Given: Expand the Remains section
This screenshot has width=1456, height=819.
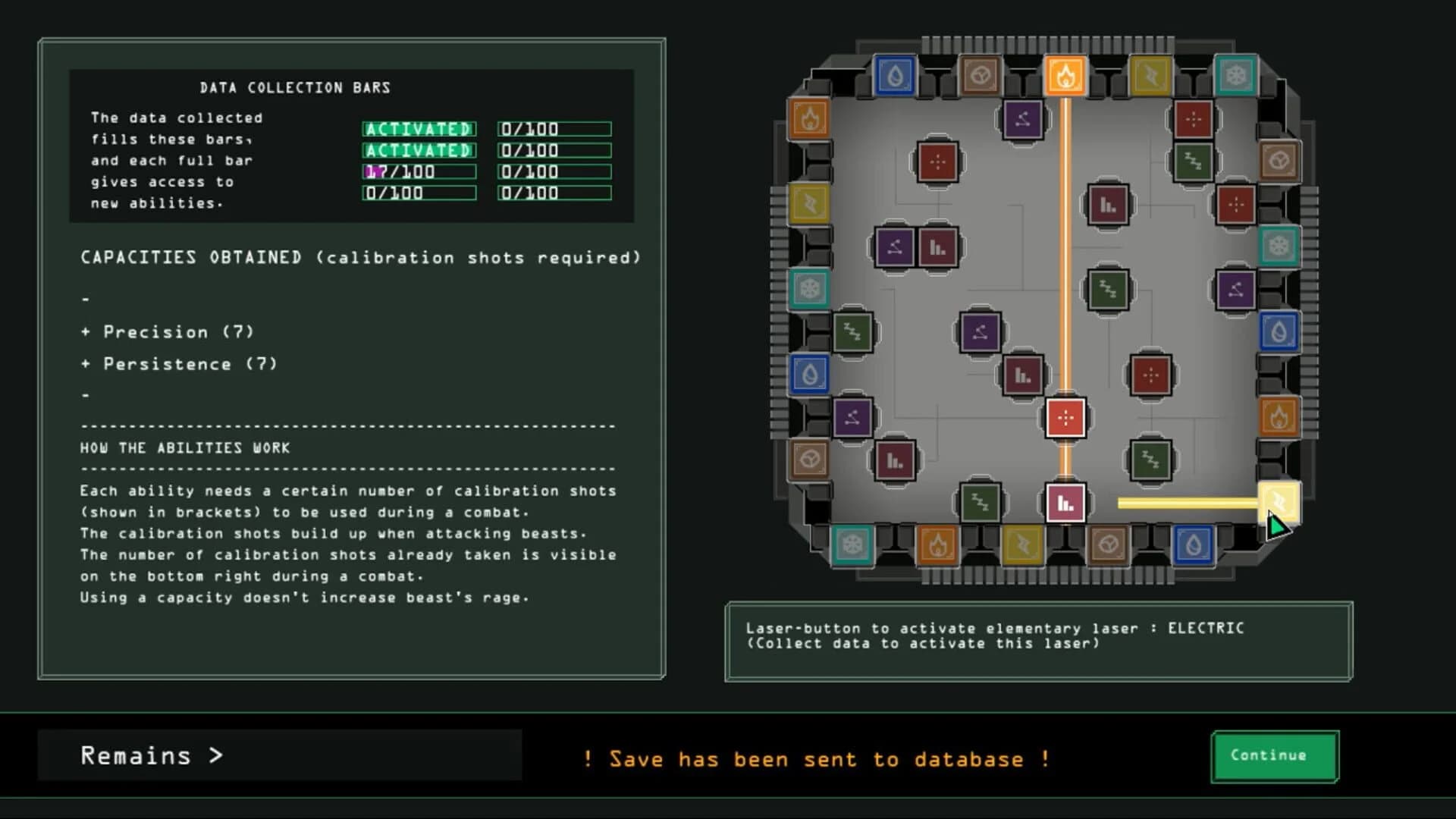Looking at the screenshot, I should 152,755.
